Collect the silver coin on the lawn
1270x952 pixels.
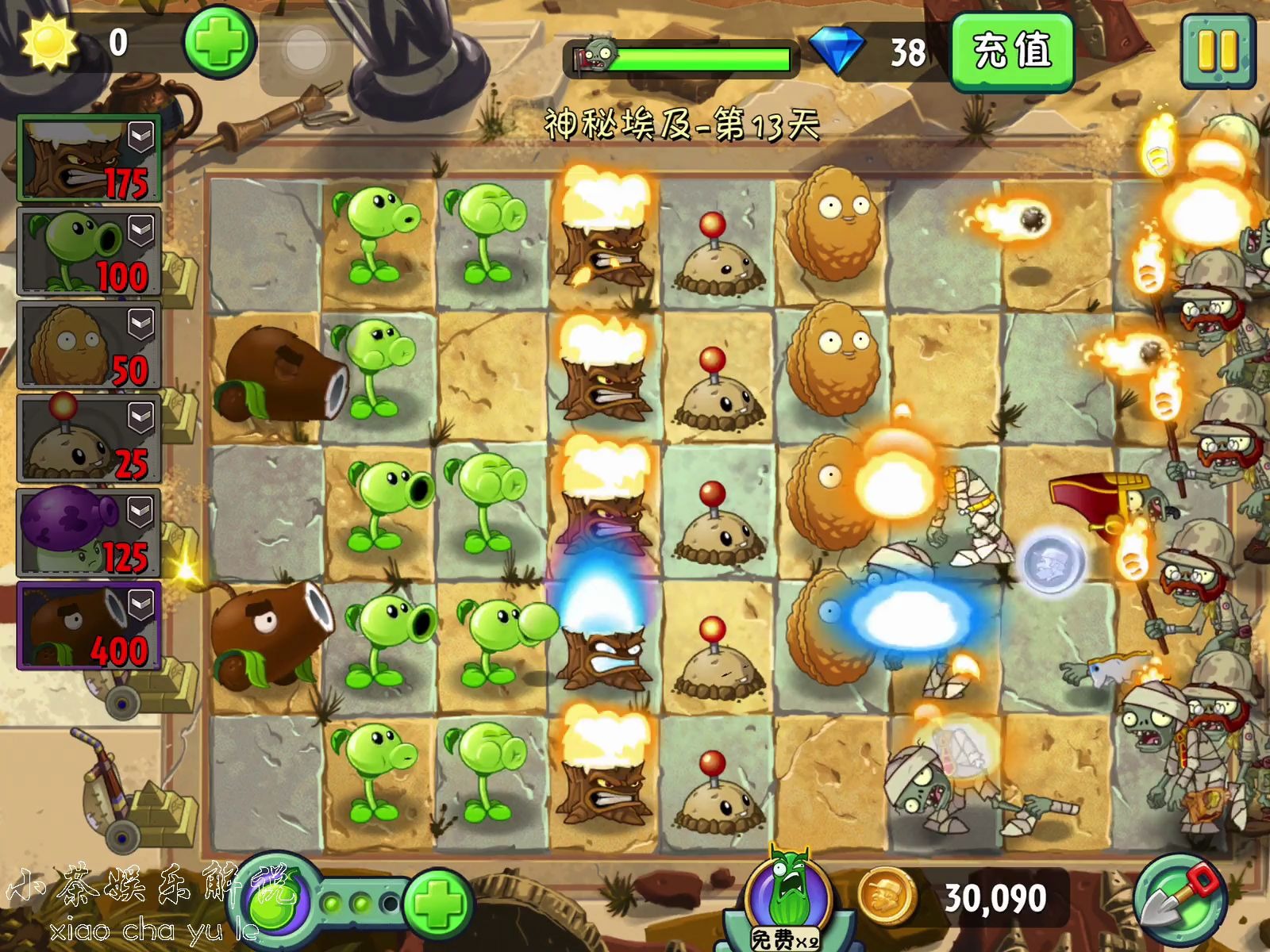[1049, 562]
